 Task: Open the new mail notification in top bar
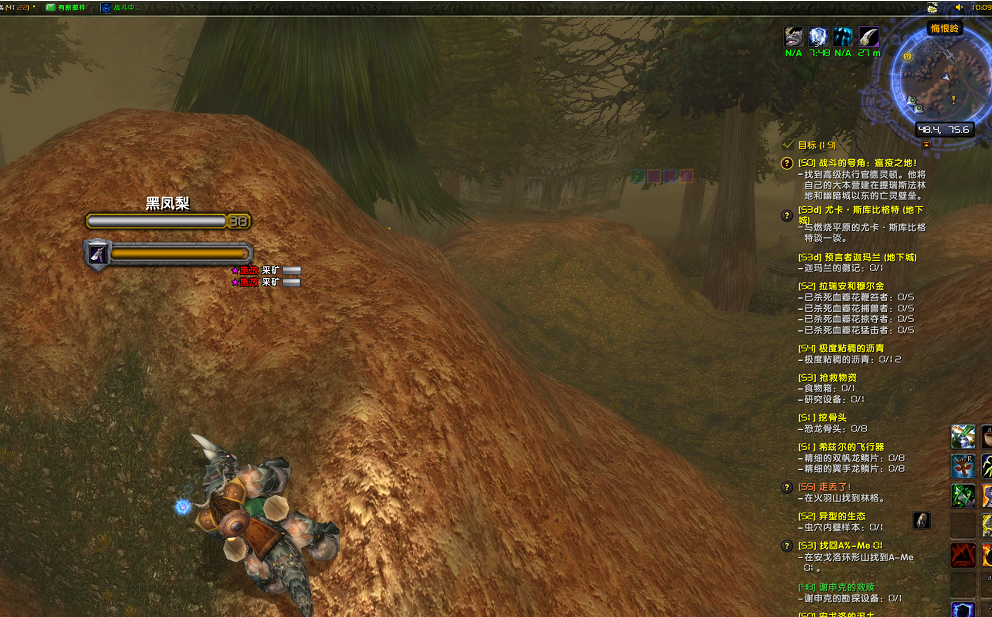66,7
